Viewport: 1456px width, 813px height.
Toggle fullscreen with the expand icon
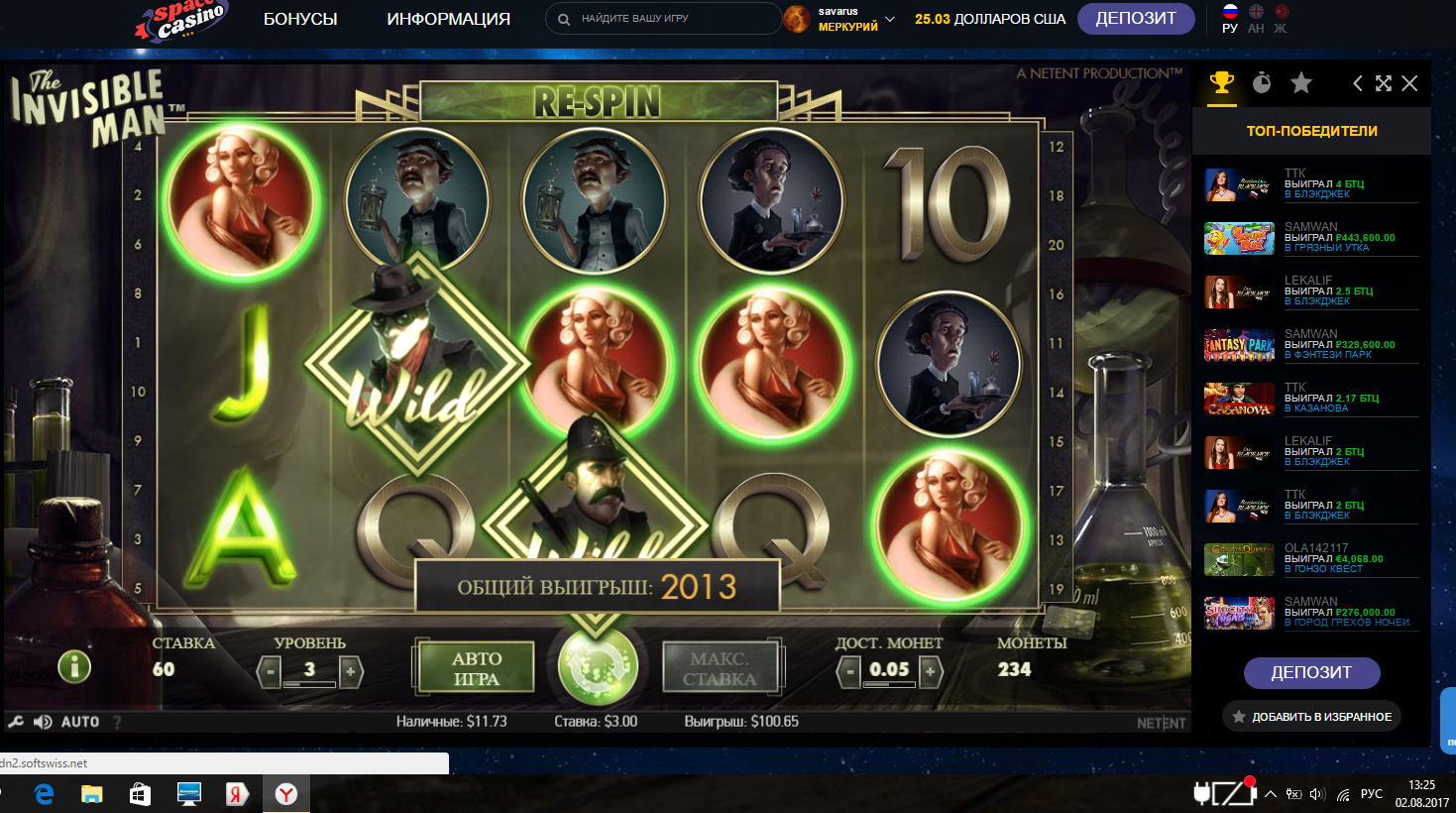(1384, 83)
